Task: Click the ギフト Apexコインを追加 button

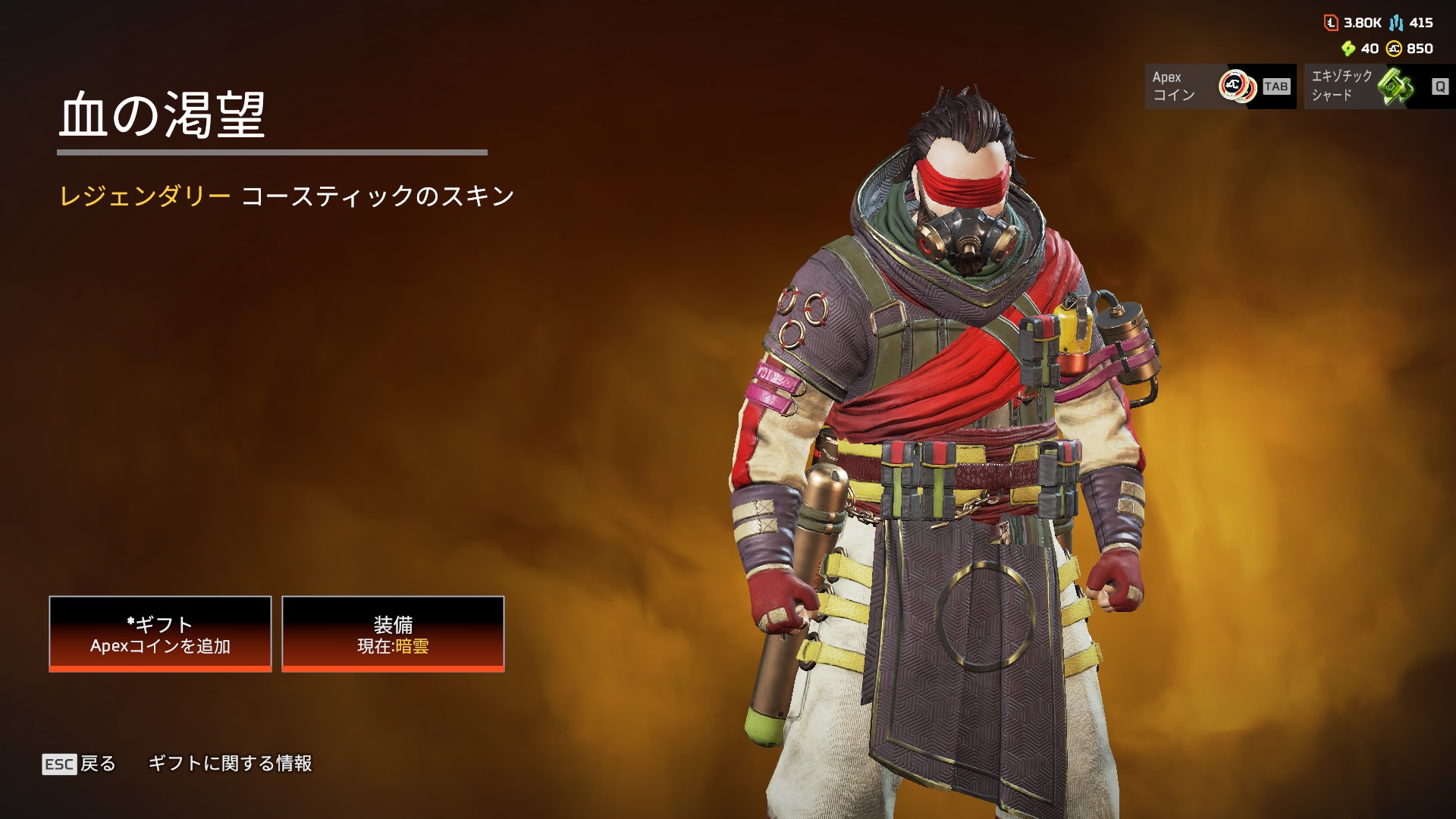Action: coord(160,634)
